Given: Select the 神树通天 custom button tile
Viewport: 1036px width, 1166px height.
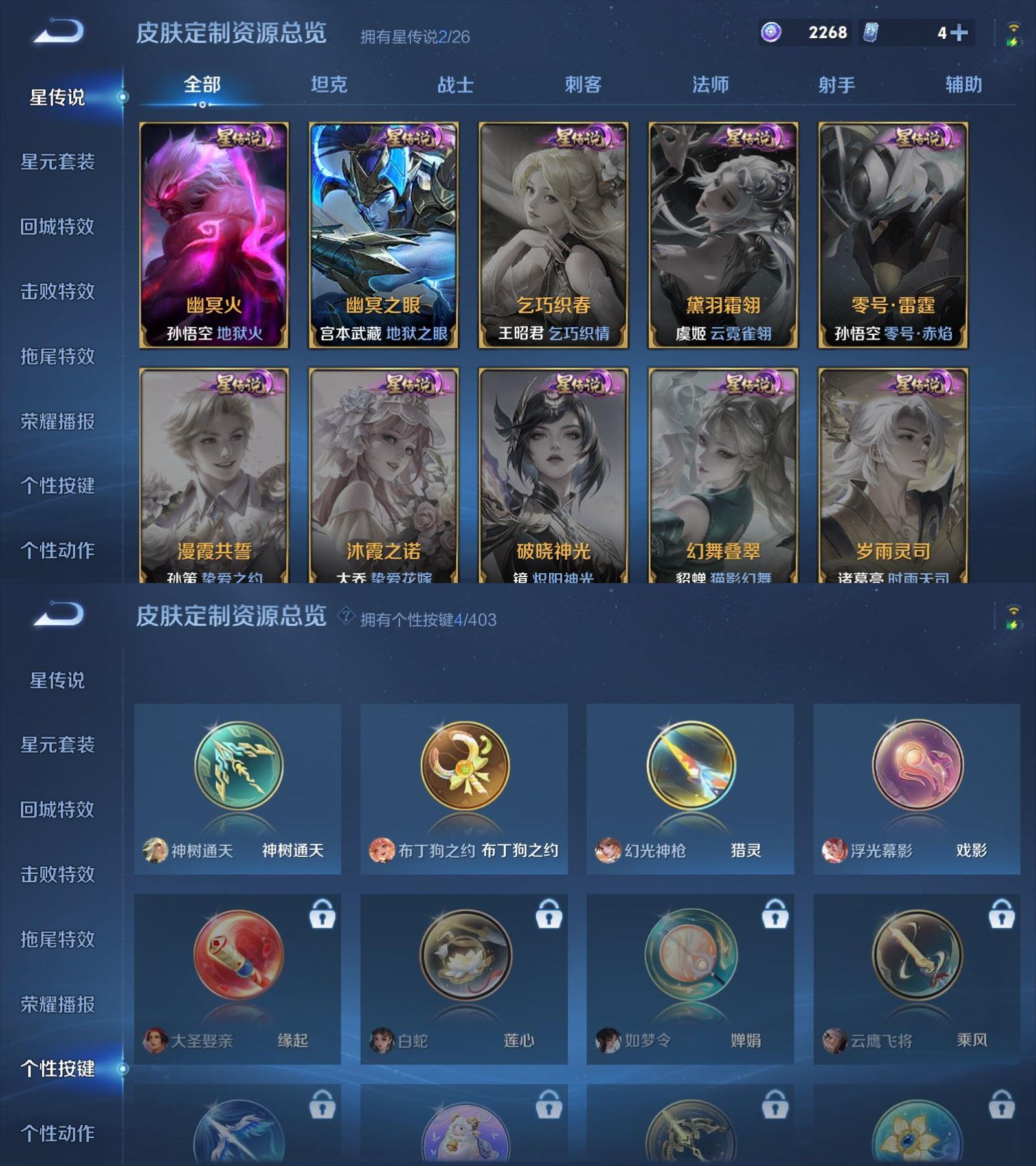Looking at the screenshot, I should point(238,788).
